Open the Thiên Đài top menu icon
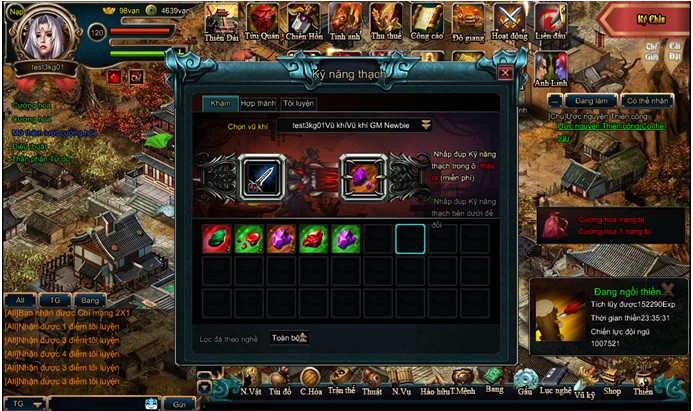 [x=221, y=20]
